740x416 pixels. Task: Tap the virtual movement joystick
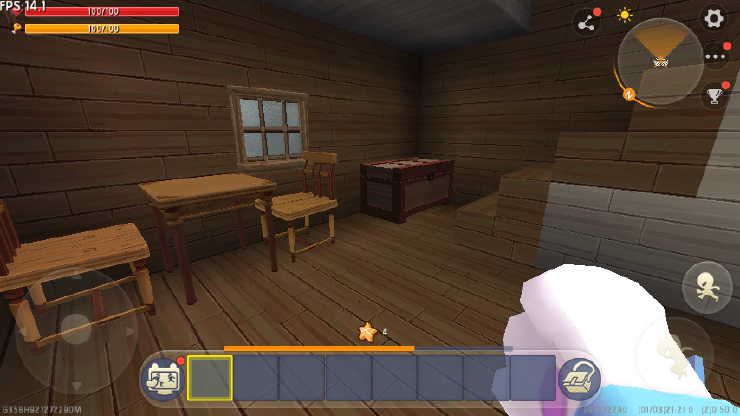pos(76,330)
